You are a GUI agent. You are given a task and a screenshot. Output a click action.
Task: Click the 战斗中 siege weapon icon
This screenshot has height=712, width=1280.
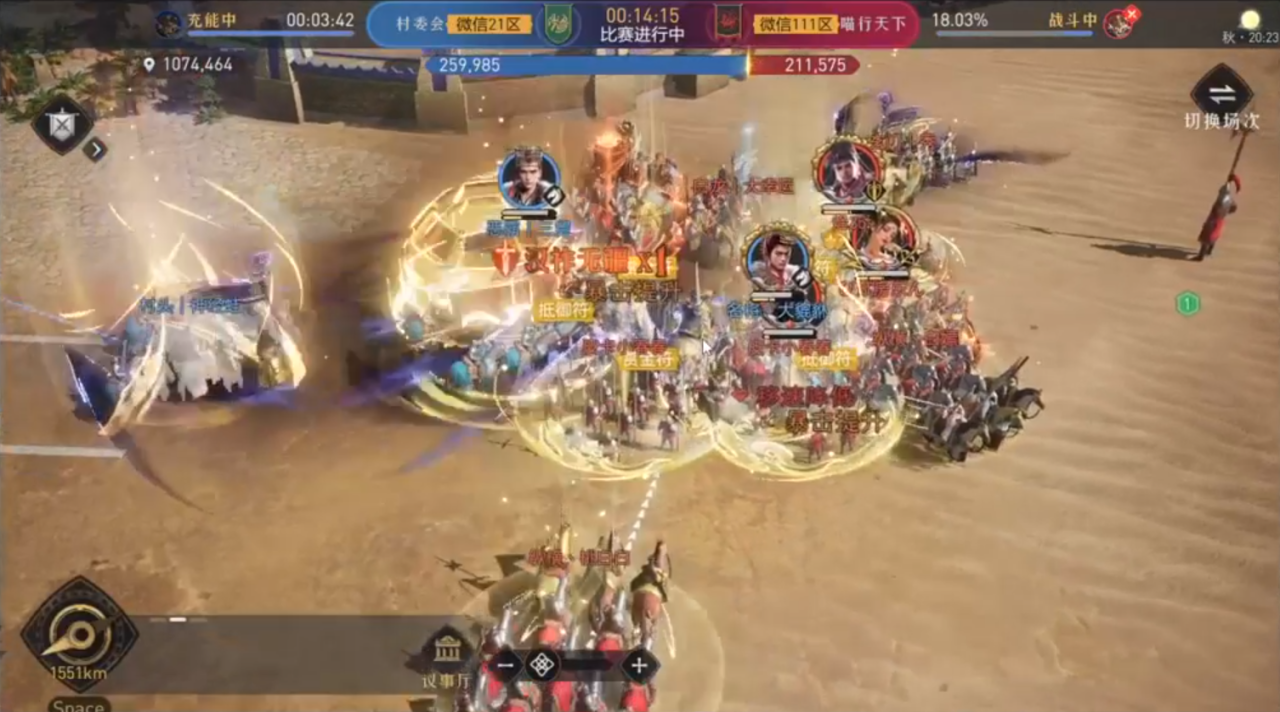(1119, 24)
